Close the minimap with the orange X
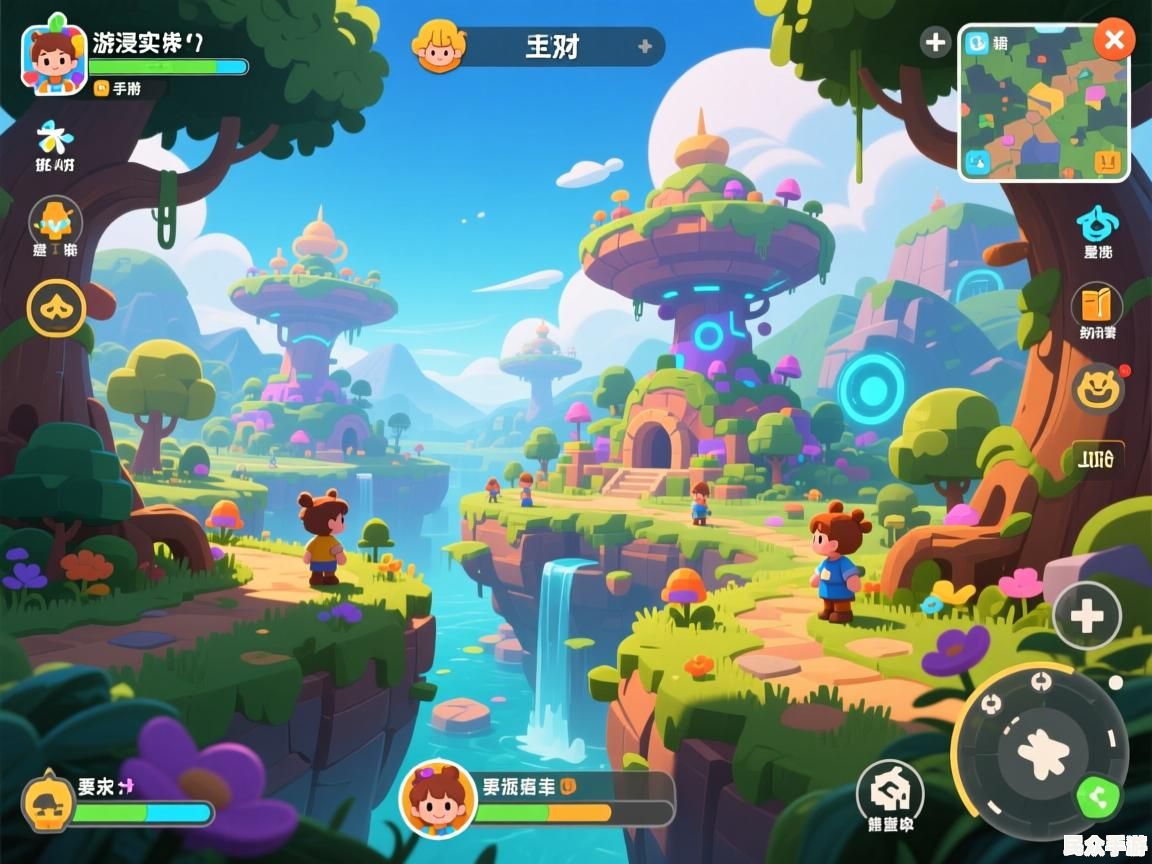1152x864 pixels. tap(1113, 41)
